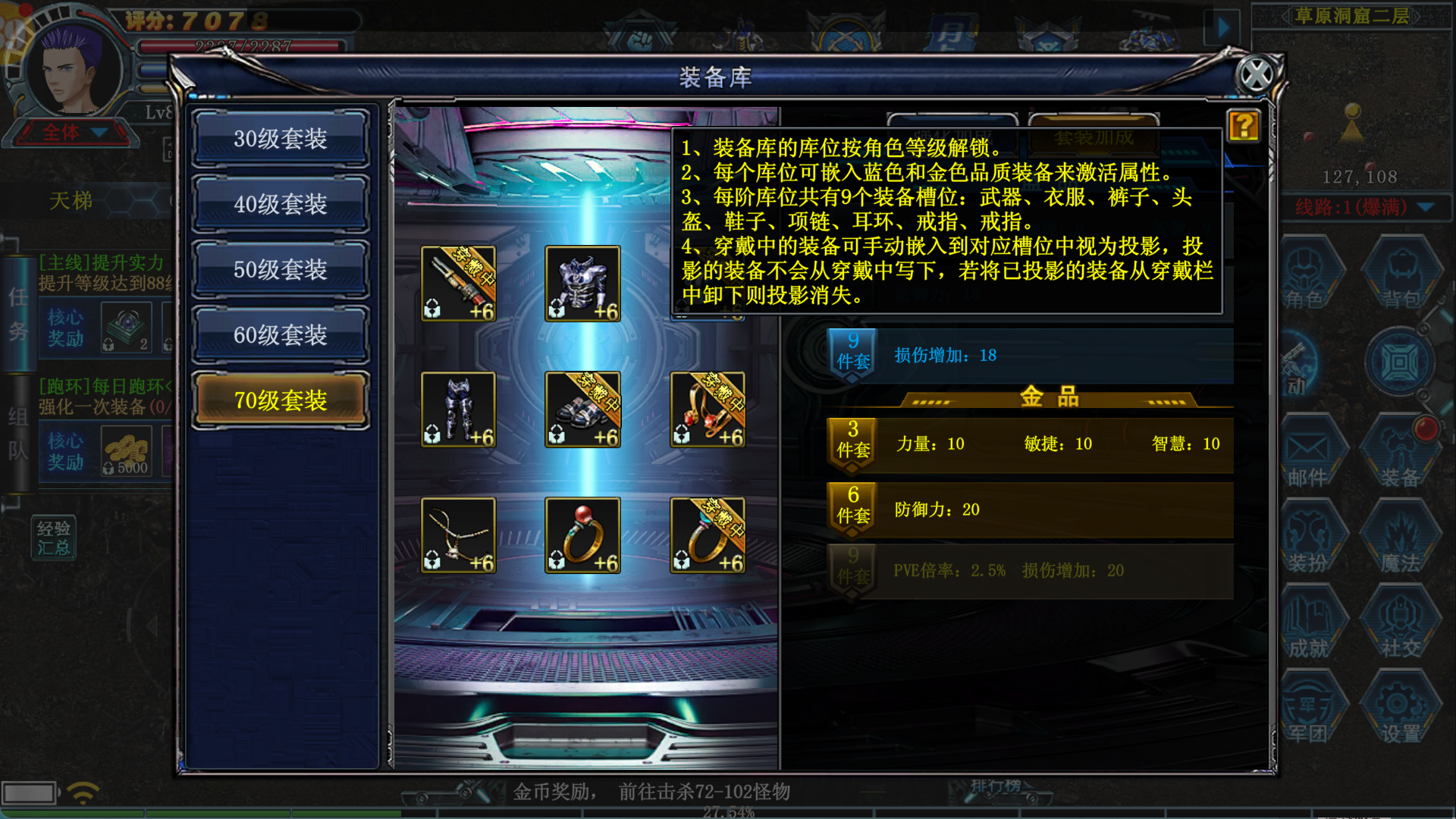
Task: Click the yellow question mark help button
Action: (1244, 126)
